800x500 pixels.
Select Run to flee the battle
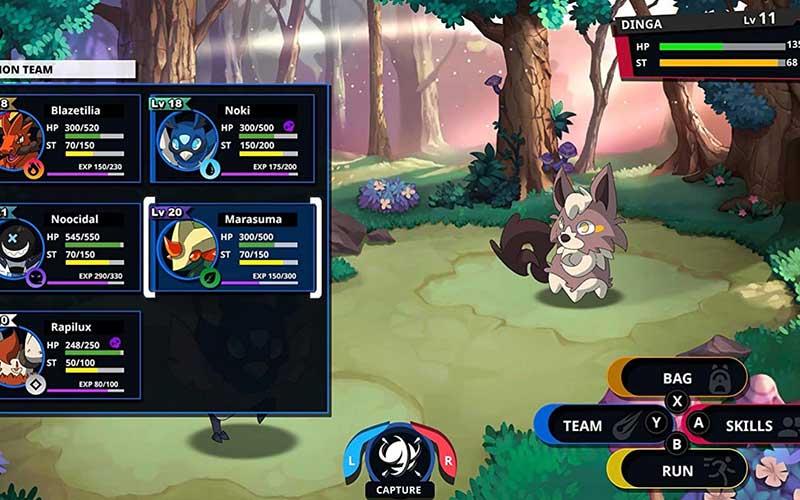[x=678, y=469]
